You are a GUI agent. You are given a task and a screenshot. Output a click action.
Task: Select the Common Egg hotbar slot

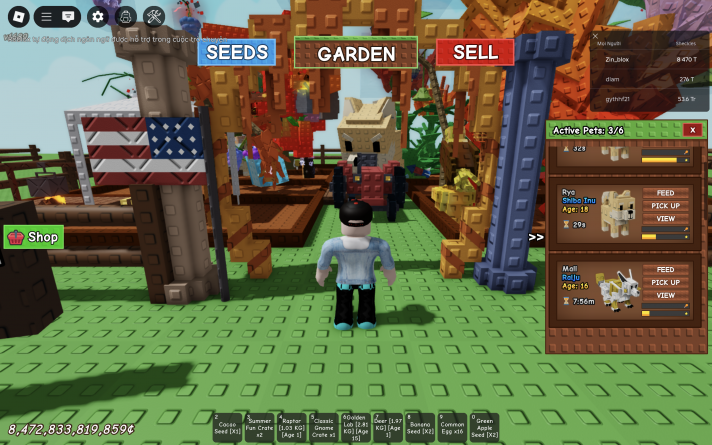click(x=452, y=427)
